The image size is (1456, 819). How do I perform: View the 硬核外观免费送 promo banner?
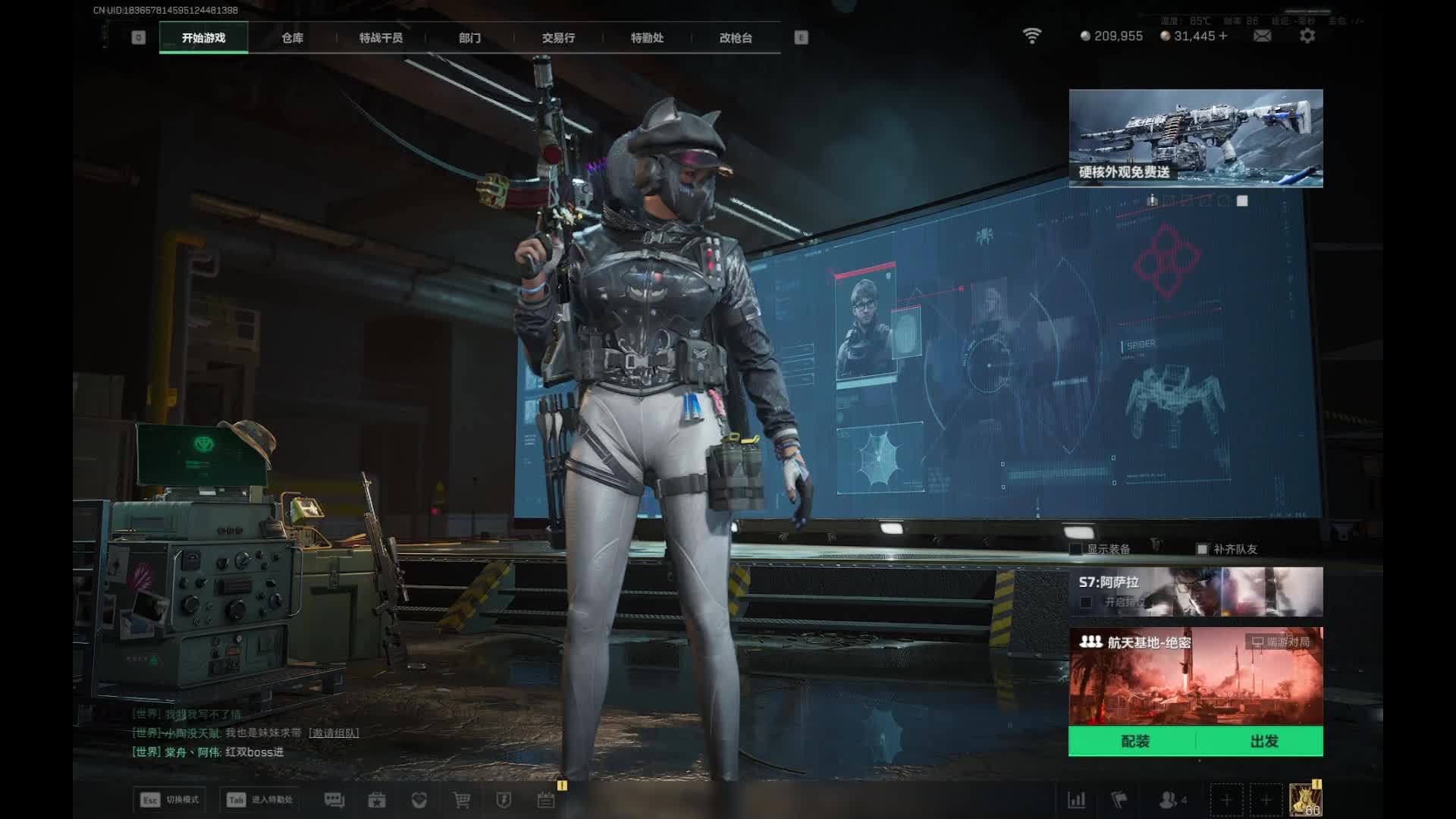1196,138
